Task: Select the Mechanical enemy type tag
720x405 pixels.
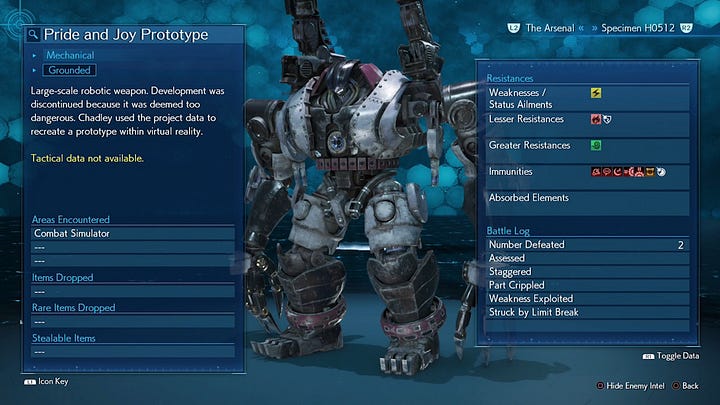Action: (x=69, y=56)
